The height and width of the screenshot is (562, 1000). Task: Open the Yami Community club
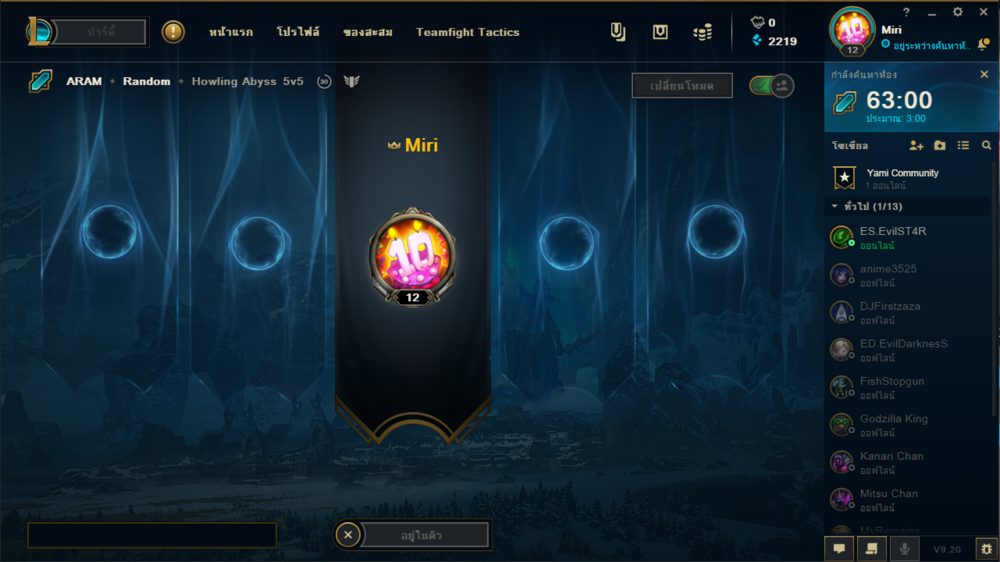coord(900,179)
